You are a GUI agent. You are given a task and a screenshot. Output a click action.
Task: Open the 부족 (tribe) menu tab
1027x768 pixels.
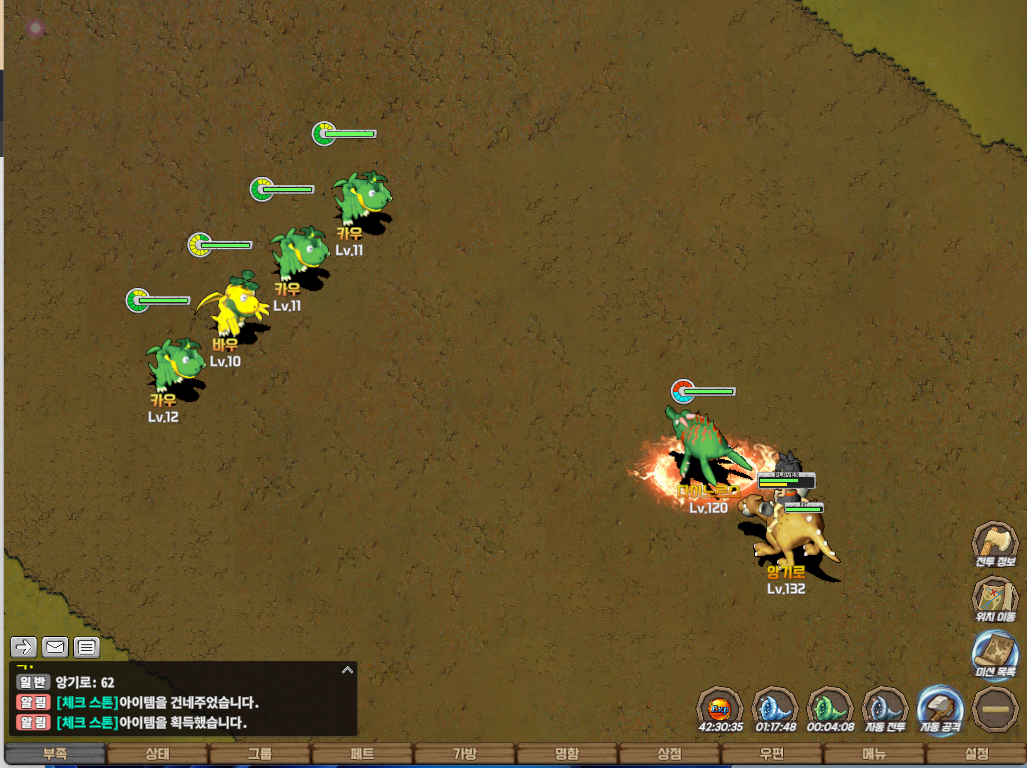tap(55, 754)
